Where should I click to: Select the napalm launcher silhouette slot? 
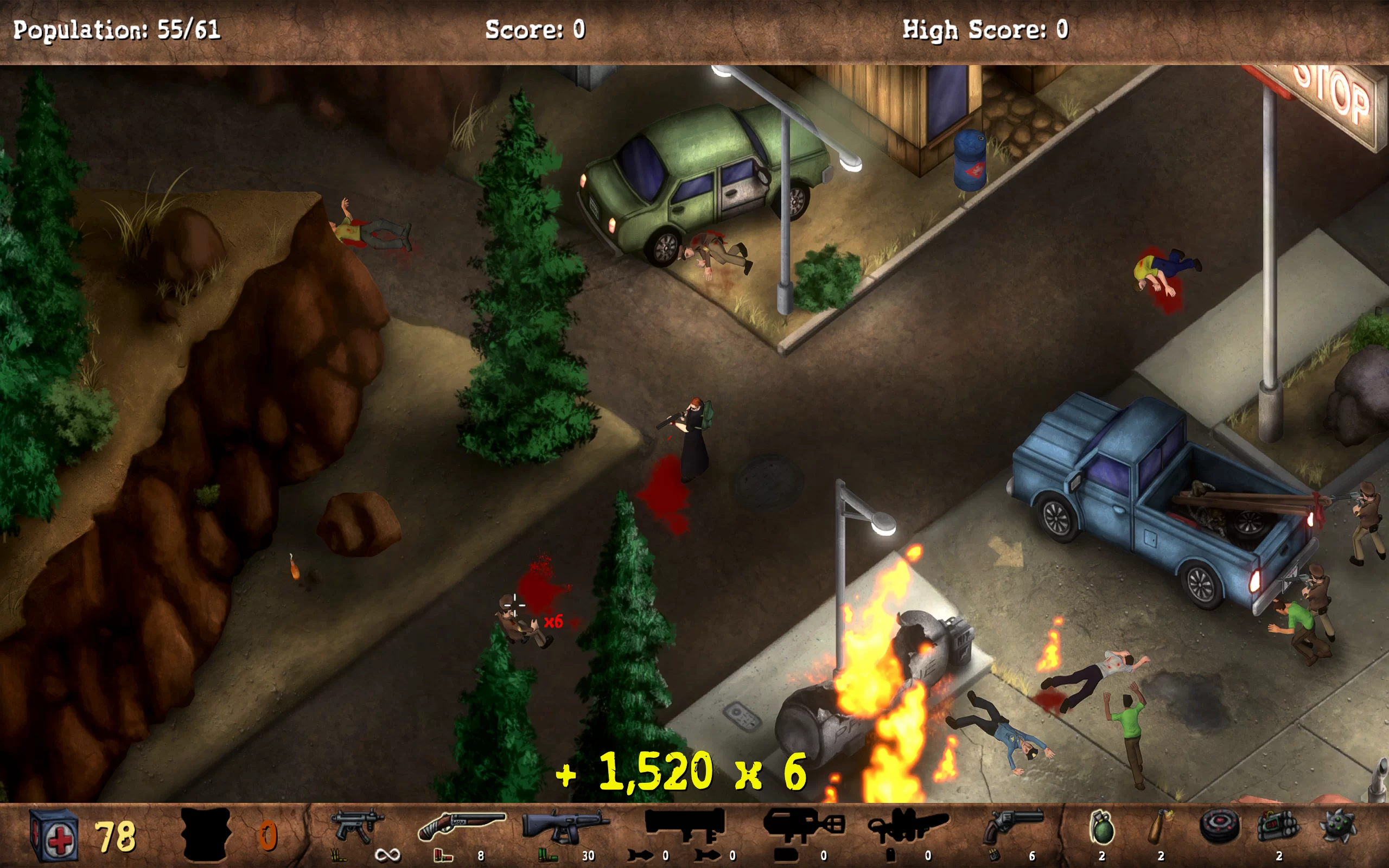point(803,826)
